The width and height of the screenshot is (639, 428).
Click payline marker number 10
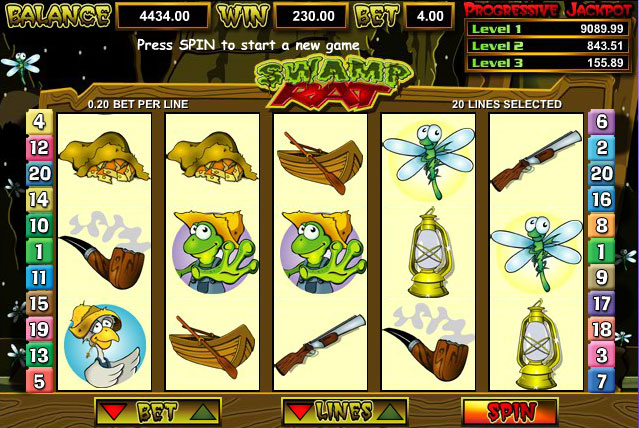click(x=39, y=225)
